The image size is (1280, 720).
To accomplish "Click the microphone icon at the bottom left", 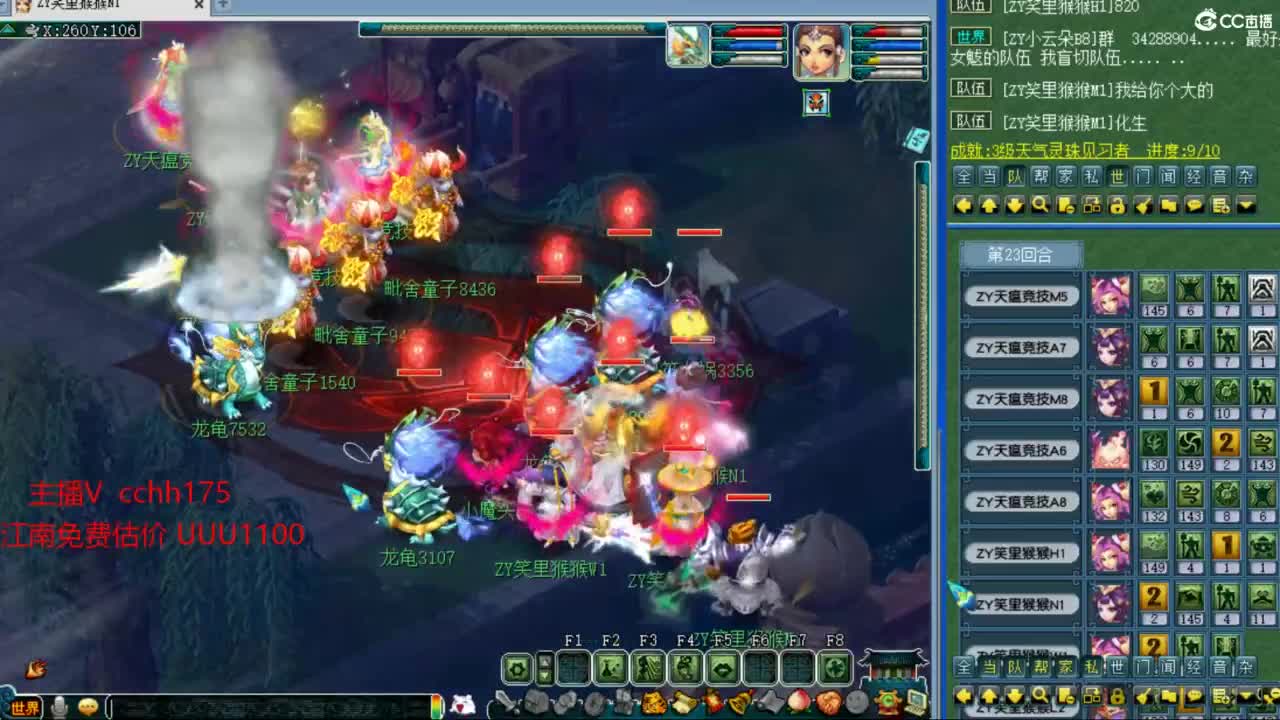I will [57, 706].
